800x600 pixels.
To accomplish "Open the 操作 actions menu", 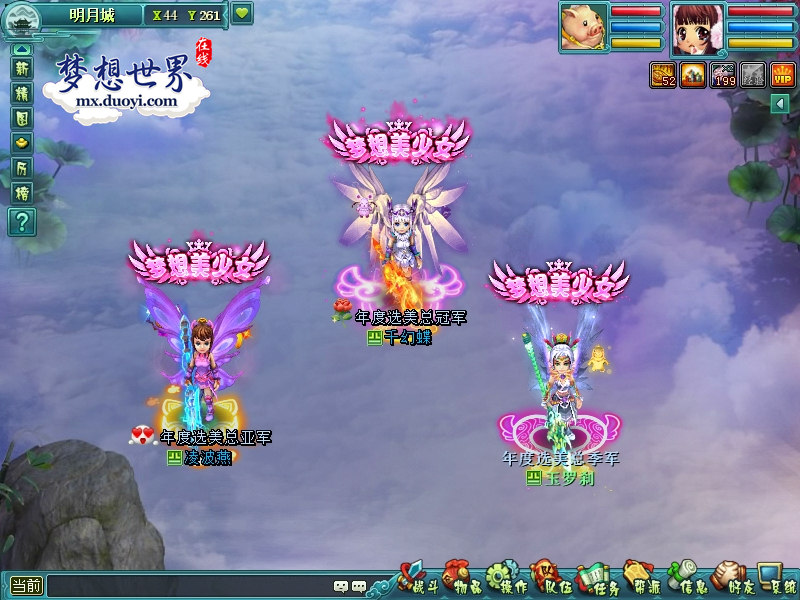I will pos(501,580).
